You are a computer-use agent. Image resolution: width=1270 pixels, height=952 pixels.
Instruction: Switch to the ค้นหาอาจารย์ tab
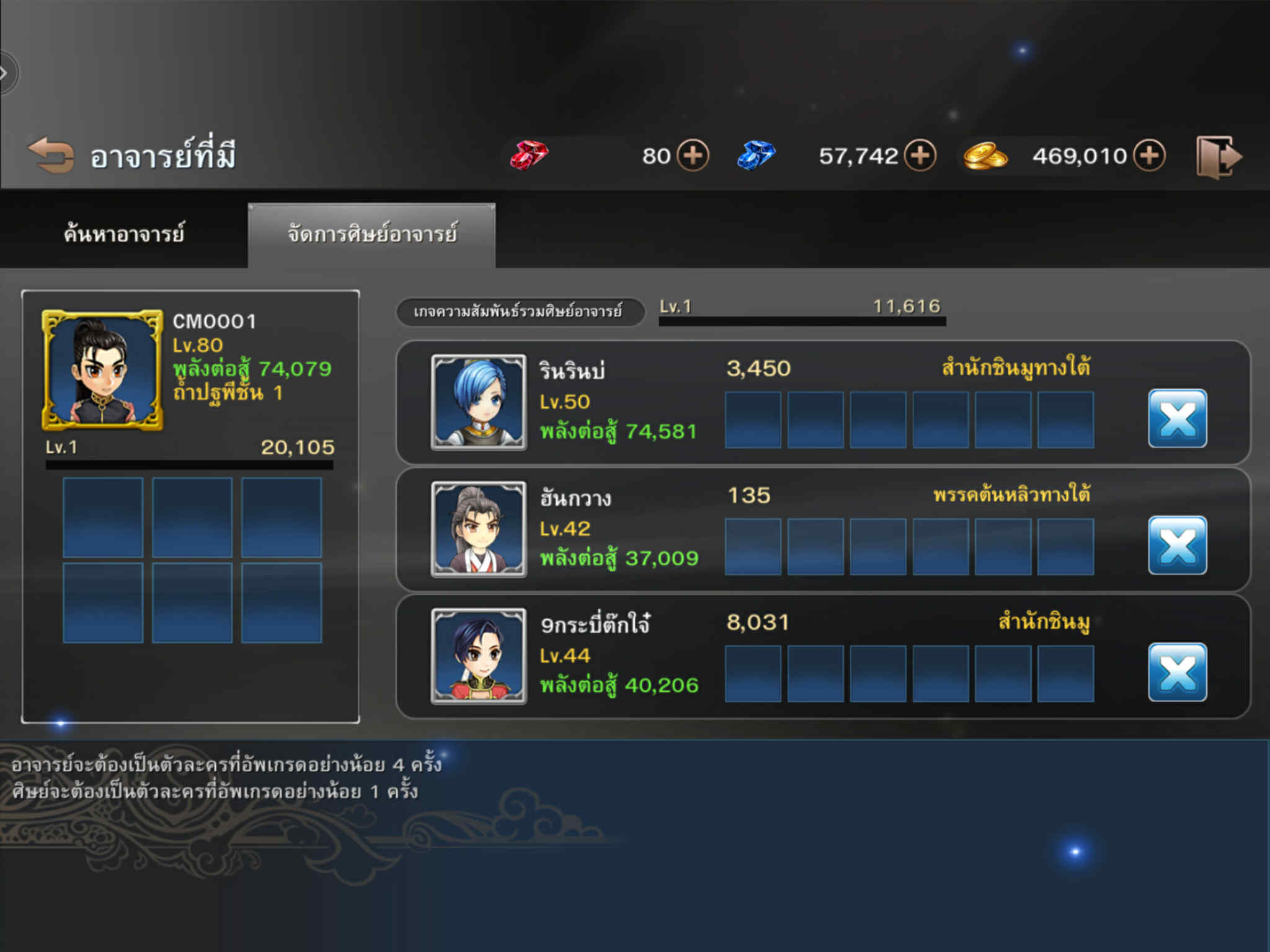click(124, 234)
